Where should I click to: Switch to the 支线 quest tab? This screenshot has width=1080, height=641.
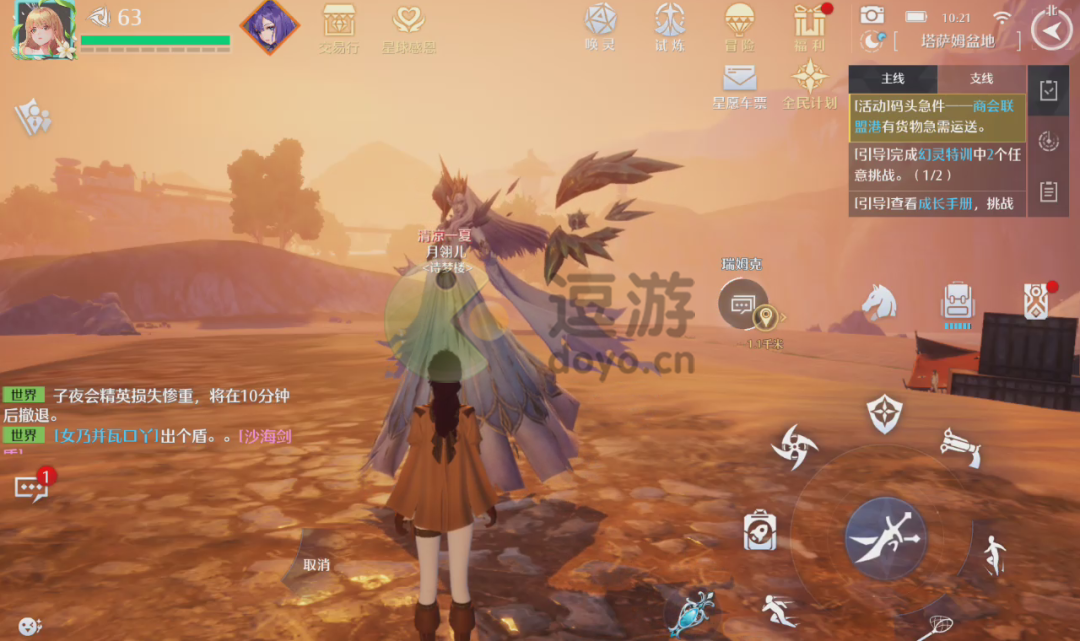point(981,79)
